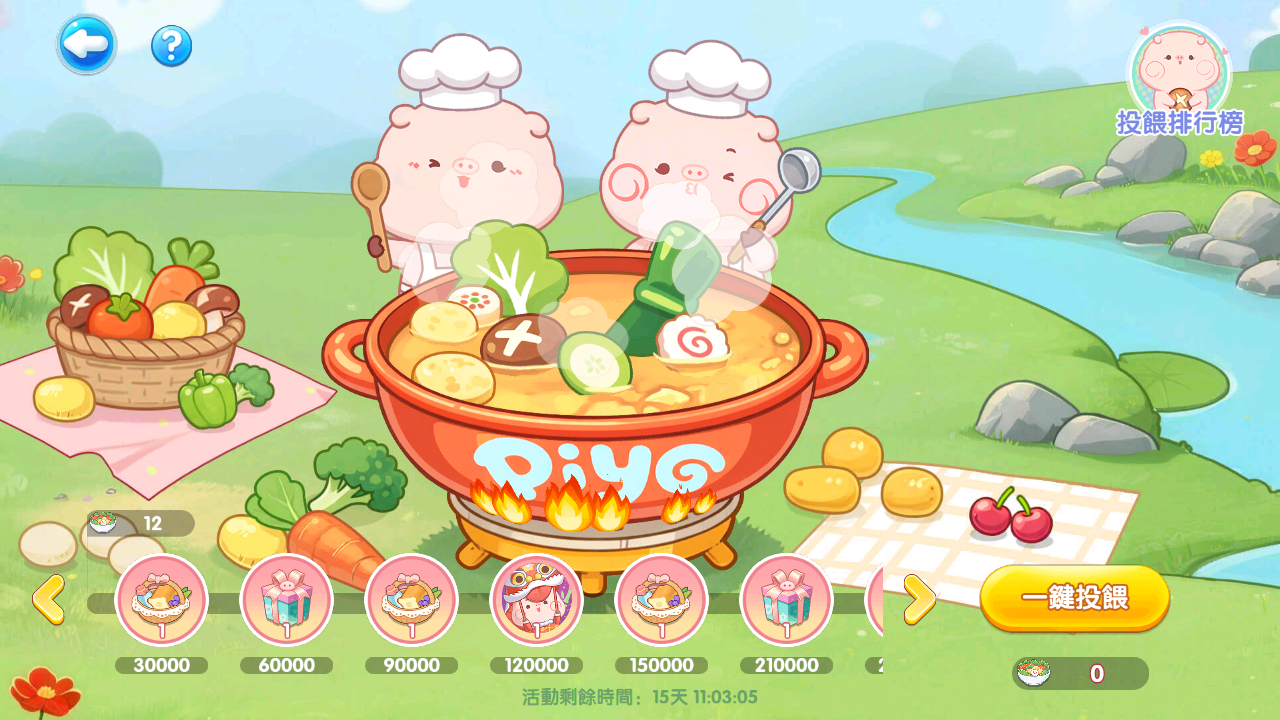Select the 90000 milestone reward

tap(411, 600)
